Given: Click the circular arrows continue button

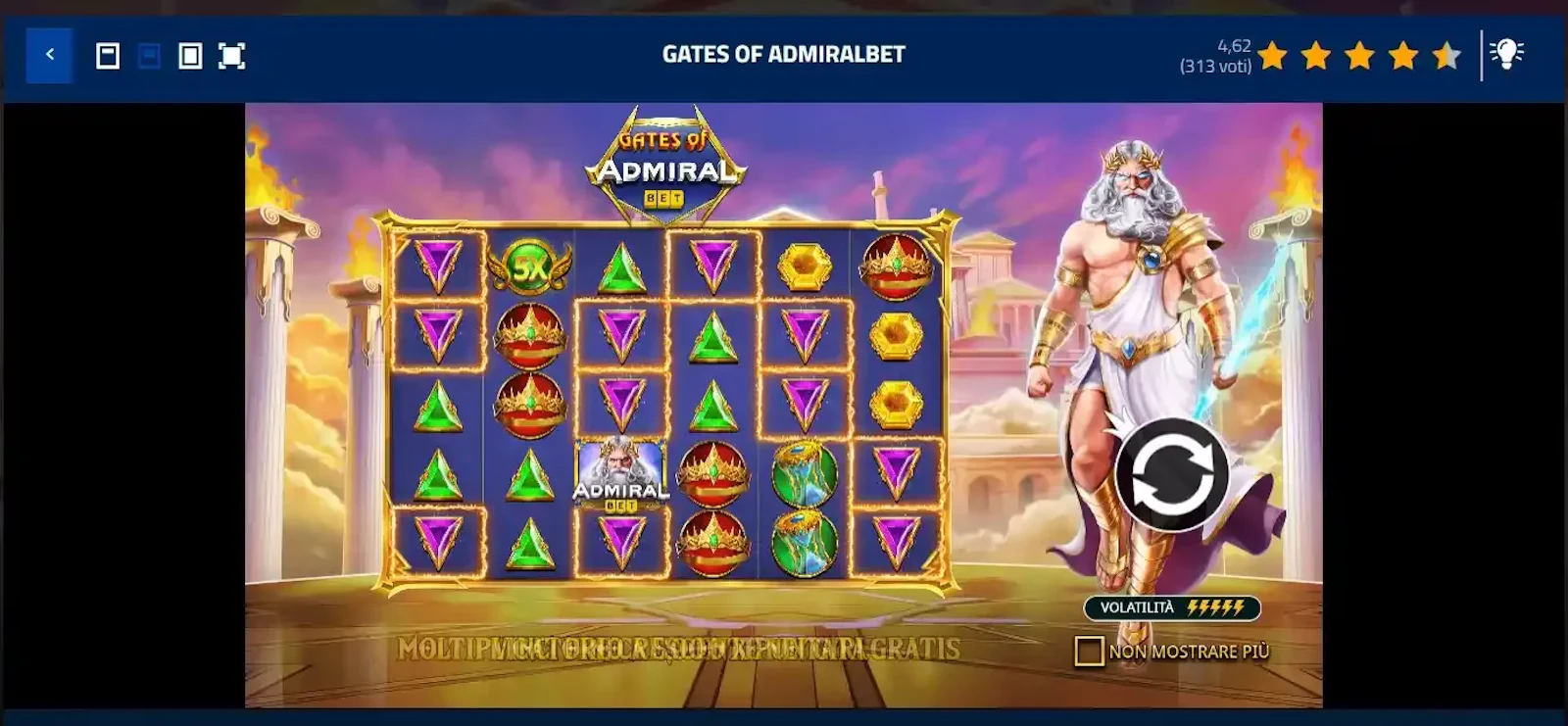Looking at the screenshot, I should point(1171,474).
